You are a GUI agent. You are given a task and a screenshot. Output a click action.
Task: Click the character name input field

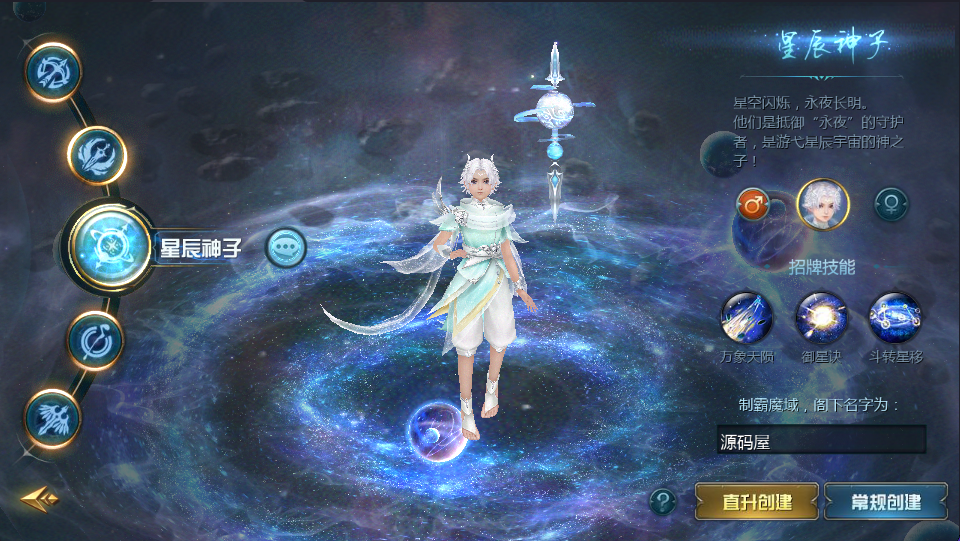(x=821, y=440)
